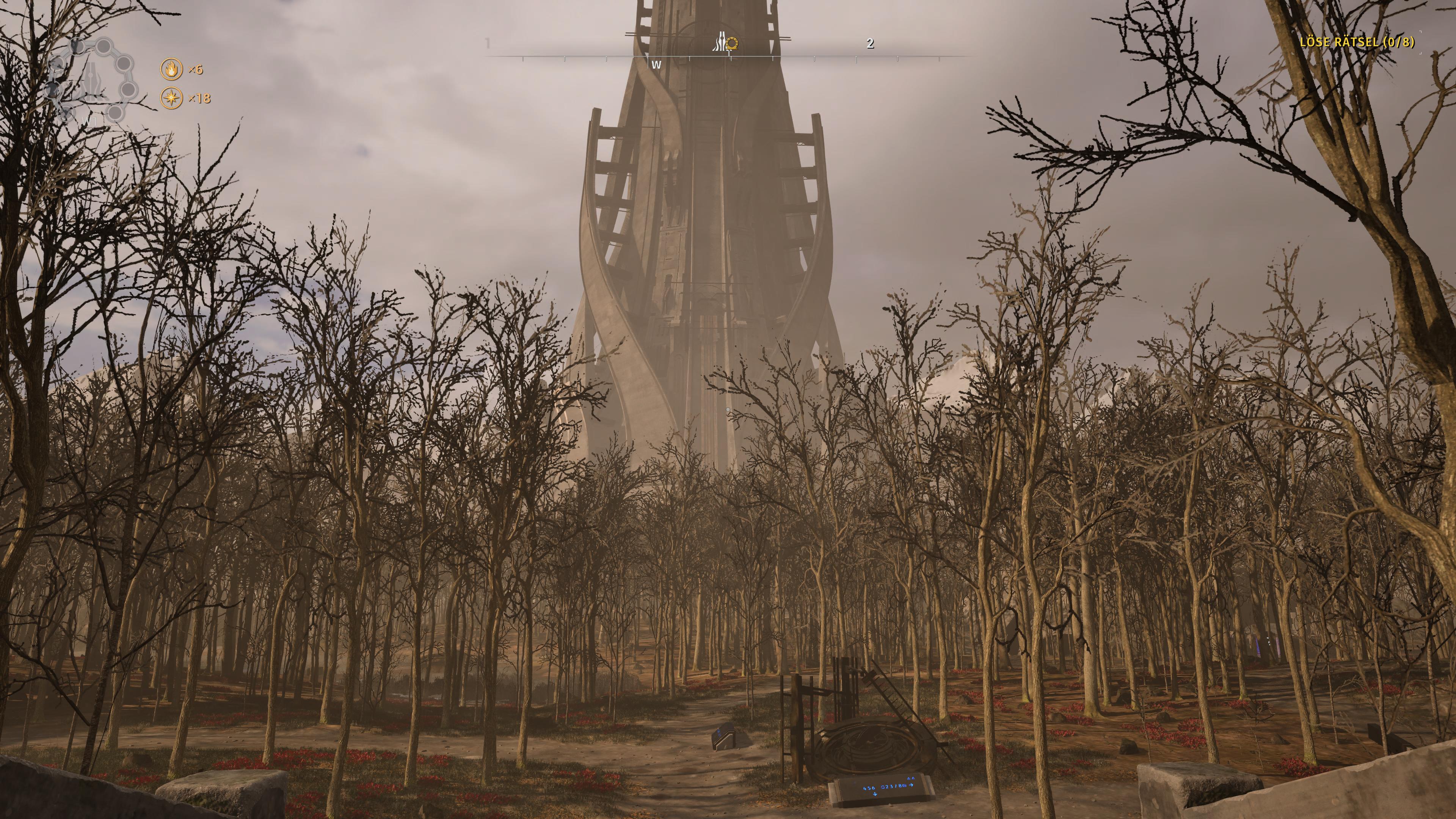Image resolution: width=1456 pixels, height=819 pixels.
Task: Click the 456 value on the waypoint plate
Action: point(869,789)
